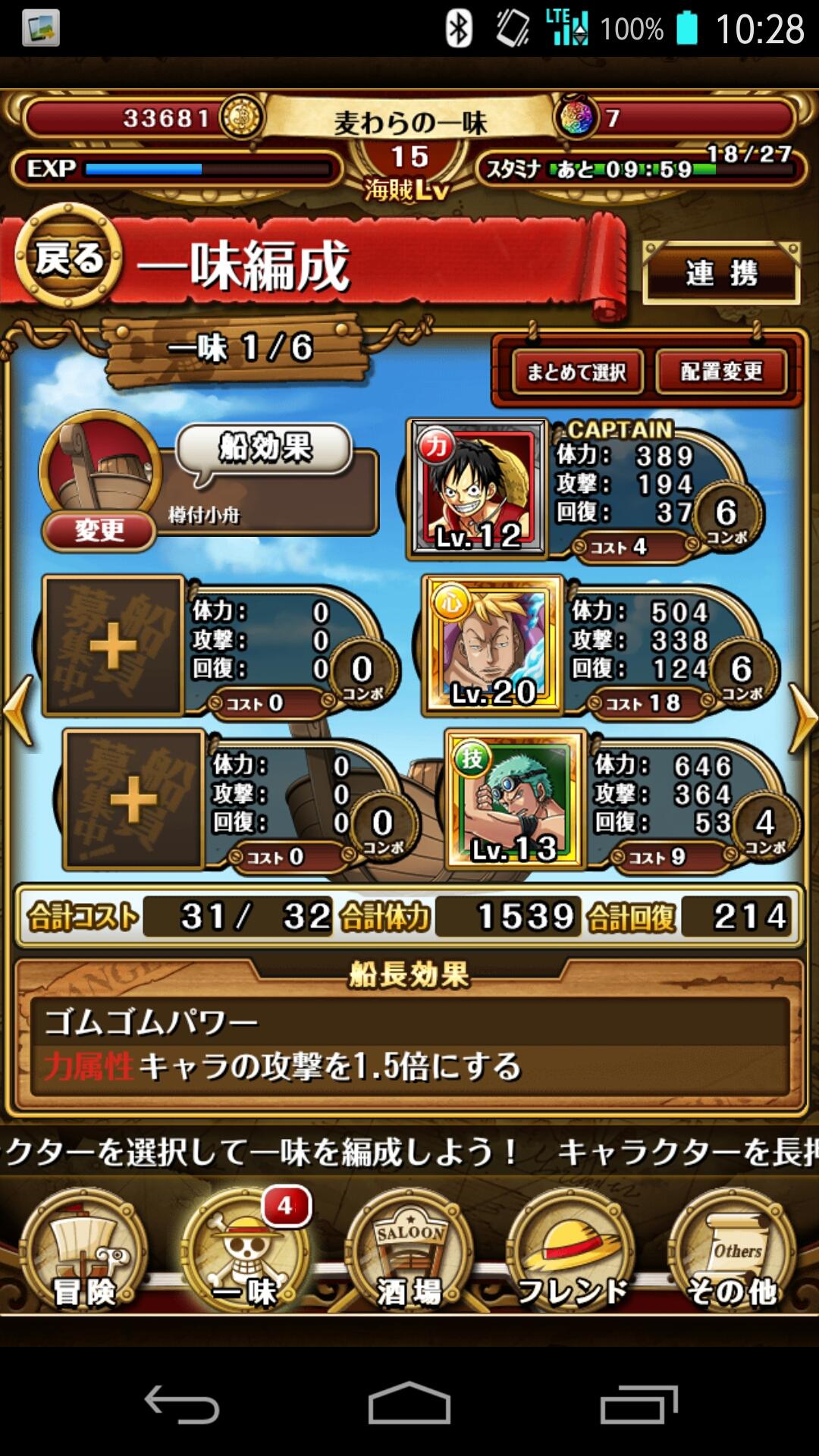The image size is (819, 1456).
Task: Open the 冒険 adventure menu
Action: (x=83, y=1253)
